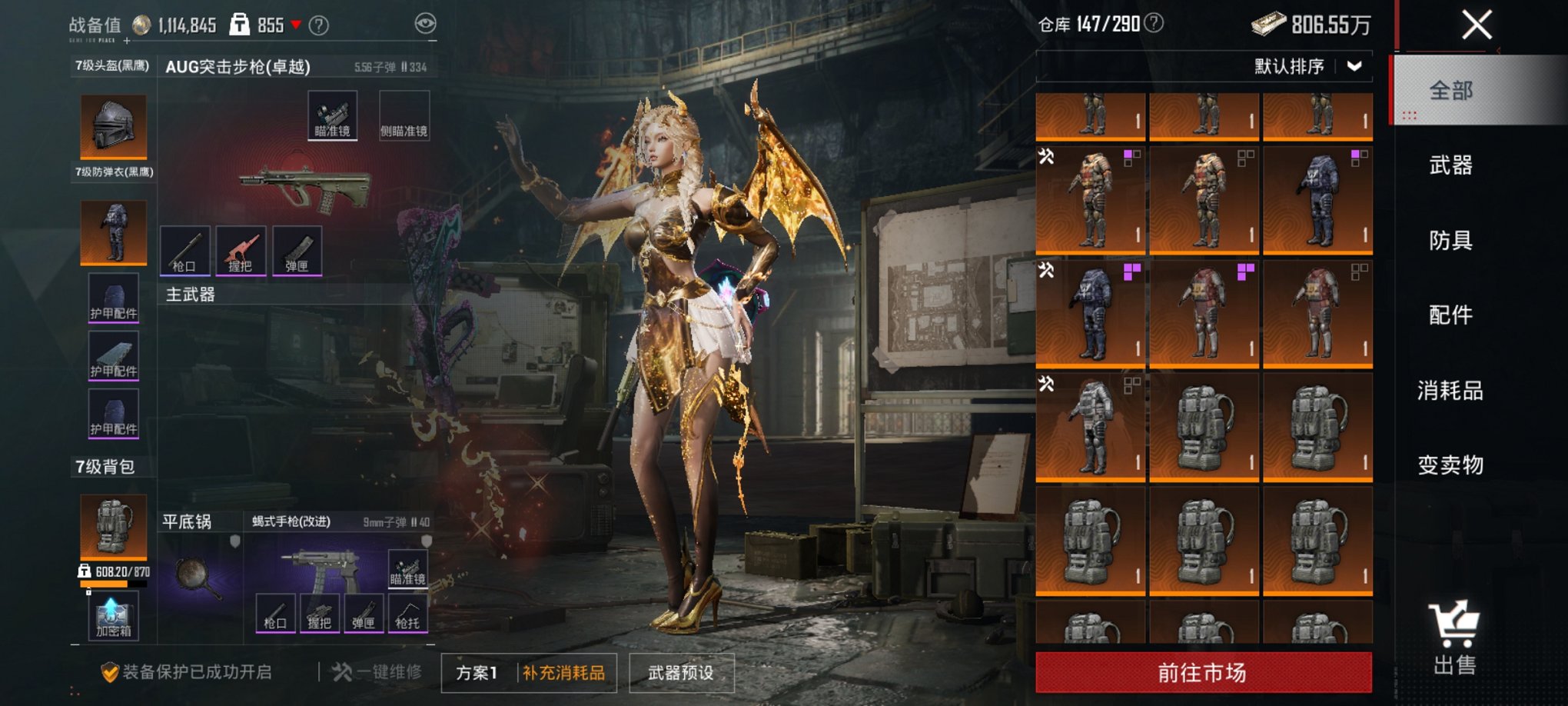Toggle the eye visibility icon

[425, 24]
